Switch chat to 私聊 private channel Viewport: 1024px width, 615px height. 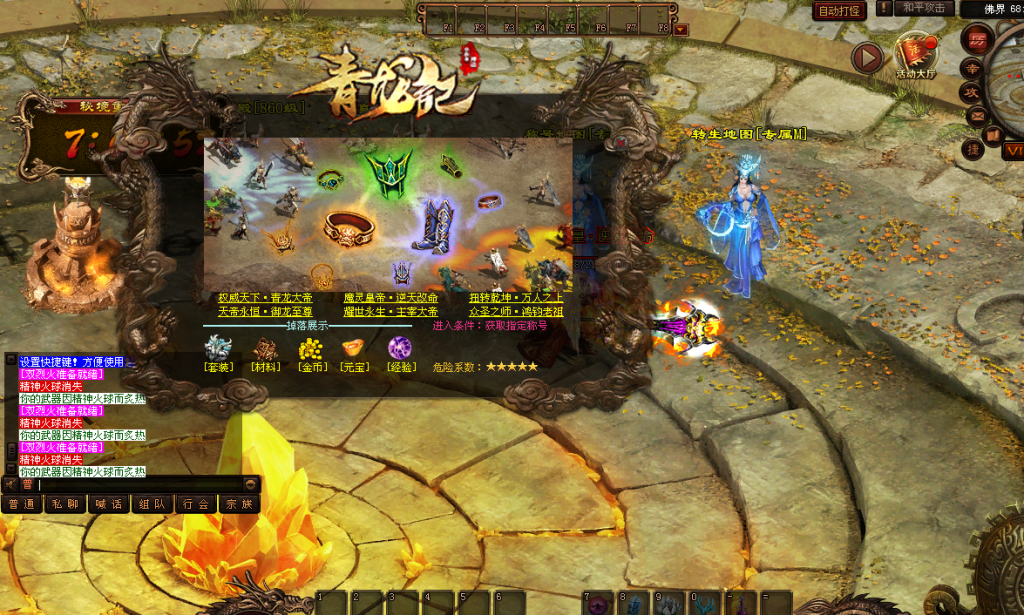[x=65, y=504]
